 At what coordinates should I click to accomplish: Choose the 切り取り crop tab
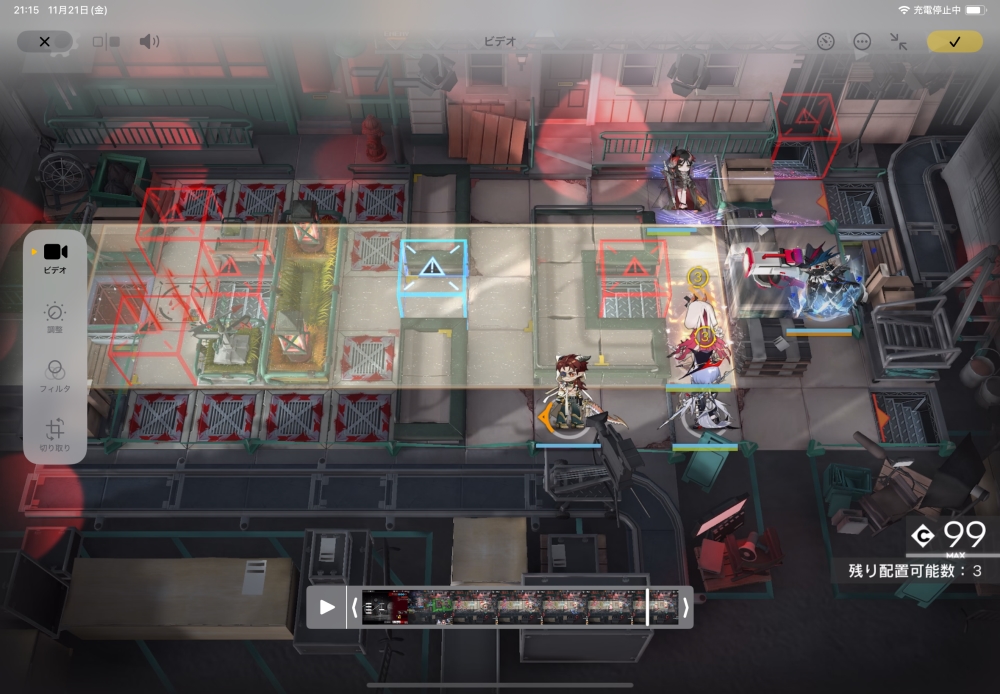point(55,434)
